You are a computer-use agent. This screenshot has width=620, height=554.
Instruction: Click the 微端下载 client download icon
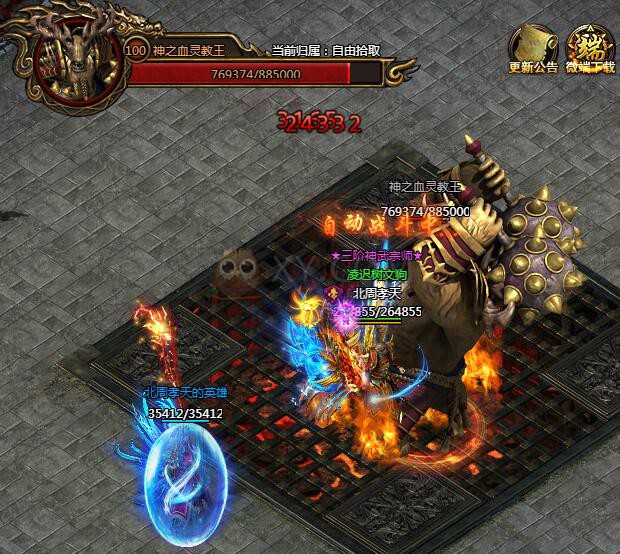(589, 47)
